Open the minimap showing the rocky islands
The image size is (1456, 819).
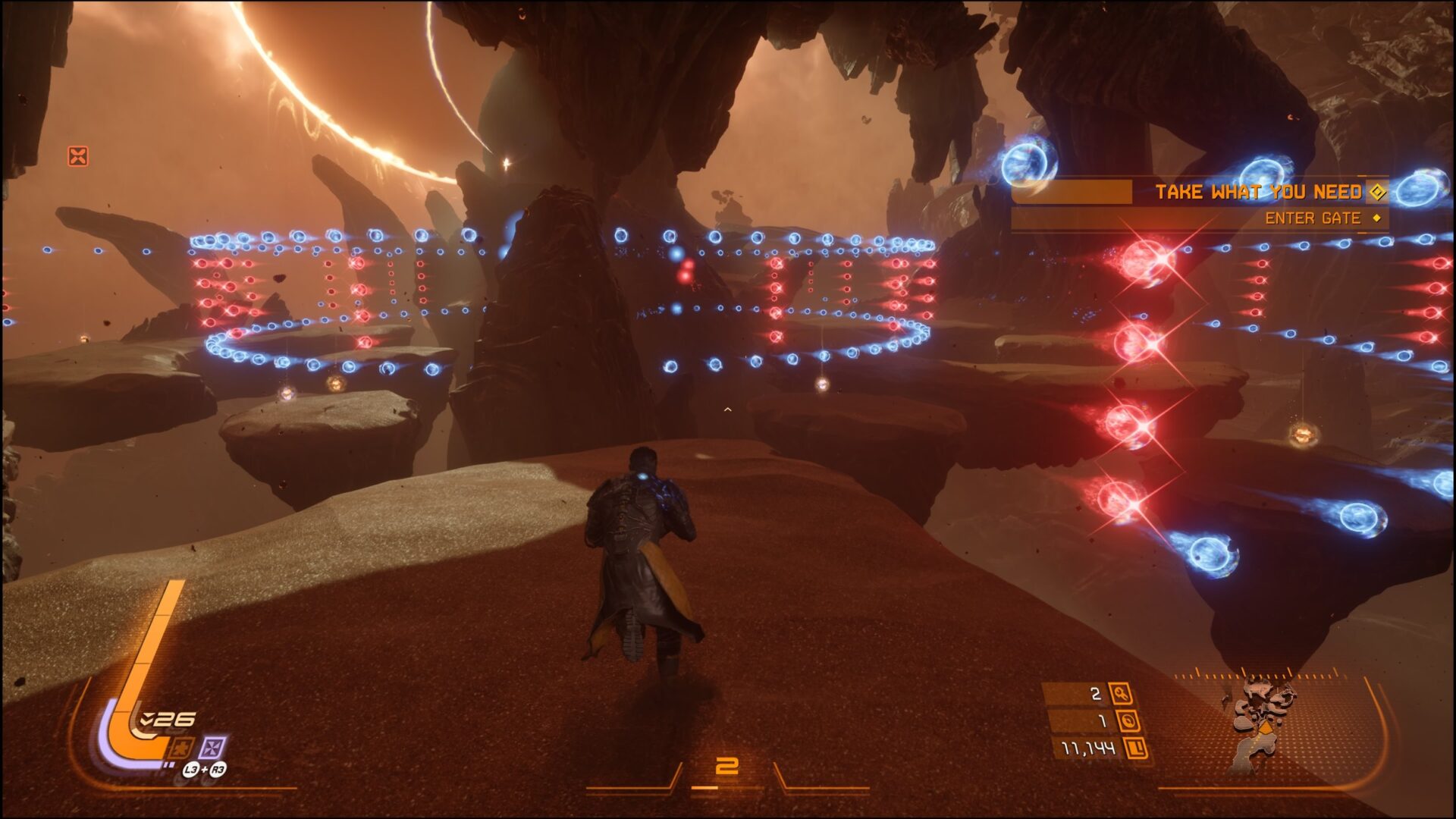coord(1260,724)
